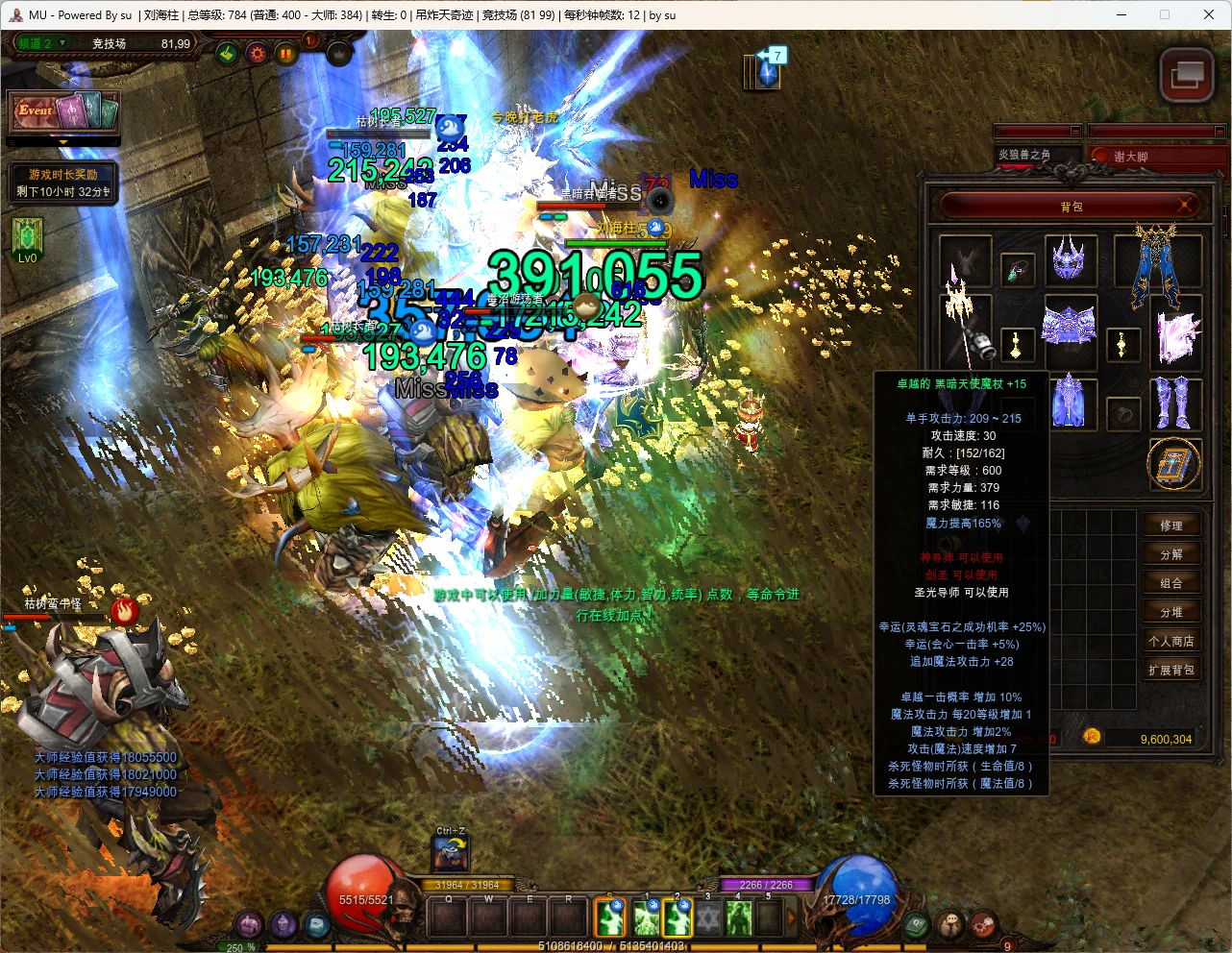Image resolution: width=1232 pixels, height=953 pixels.
Task: Click the spellbook icon in equipment panel
Action: pos(1174,465)
